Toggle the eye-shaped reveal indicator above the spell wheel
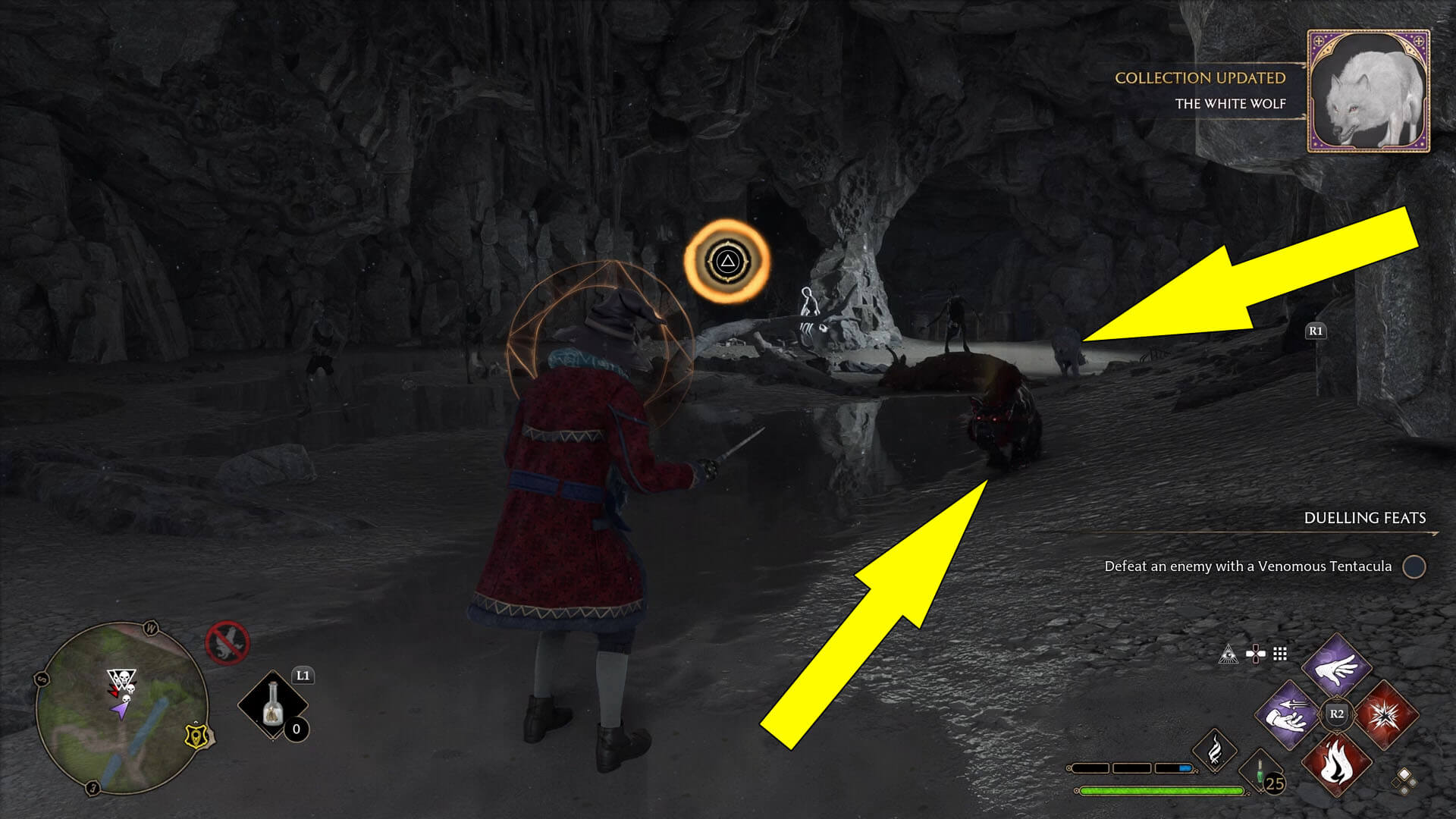The height and width of the screenshot is (819, 1456). tap(1229, 654)
